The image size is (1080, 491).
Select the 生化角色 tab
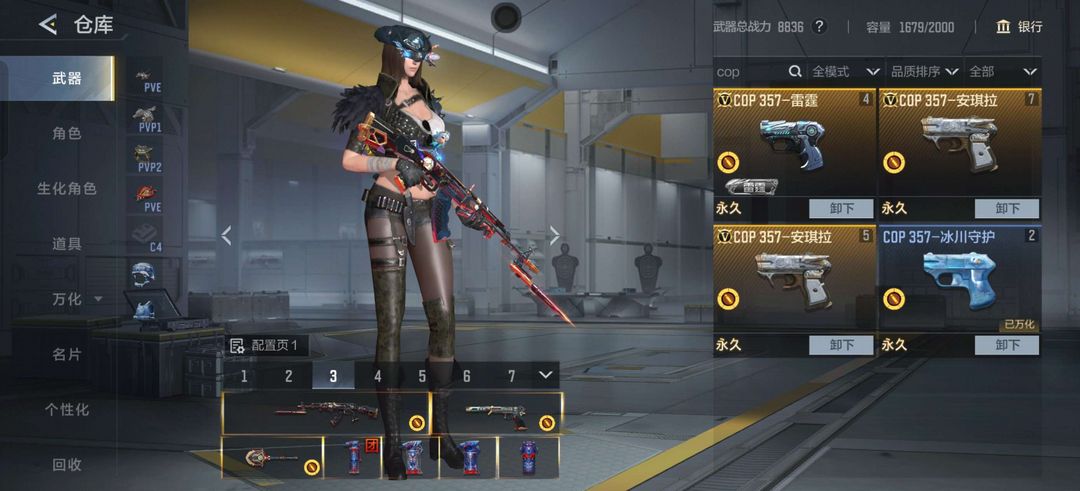click(x=67, y=188)
